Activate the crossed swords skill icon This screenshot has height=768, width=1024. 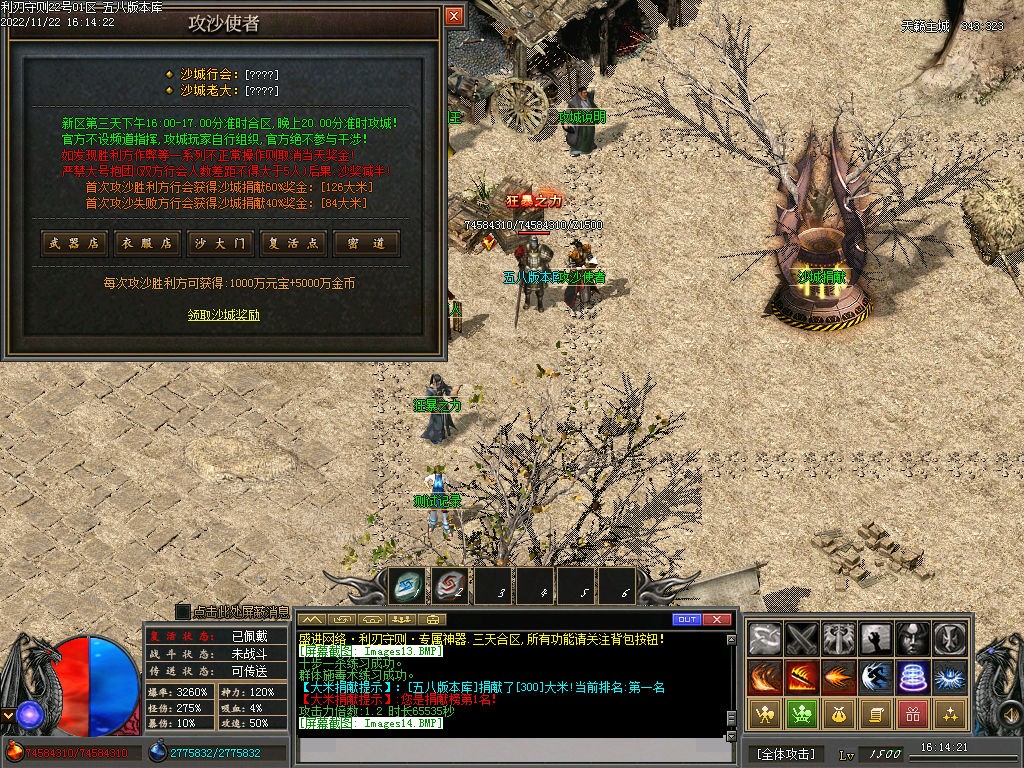[x=802, y=638]
